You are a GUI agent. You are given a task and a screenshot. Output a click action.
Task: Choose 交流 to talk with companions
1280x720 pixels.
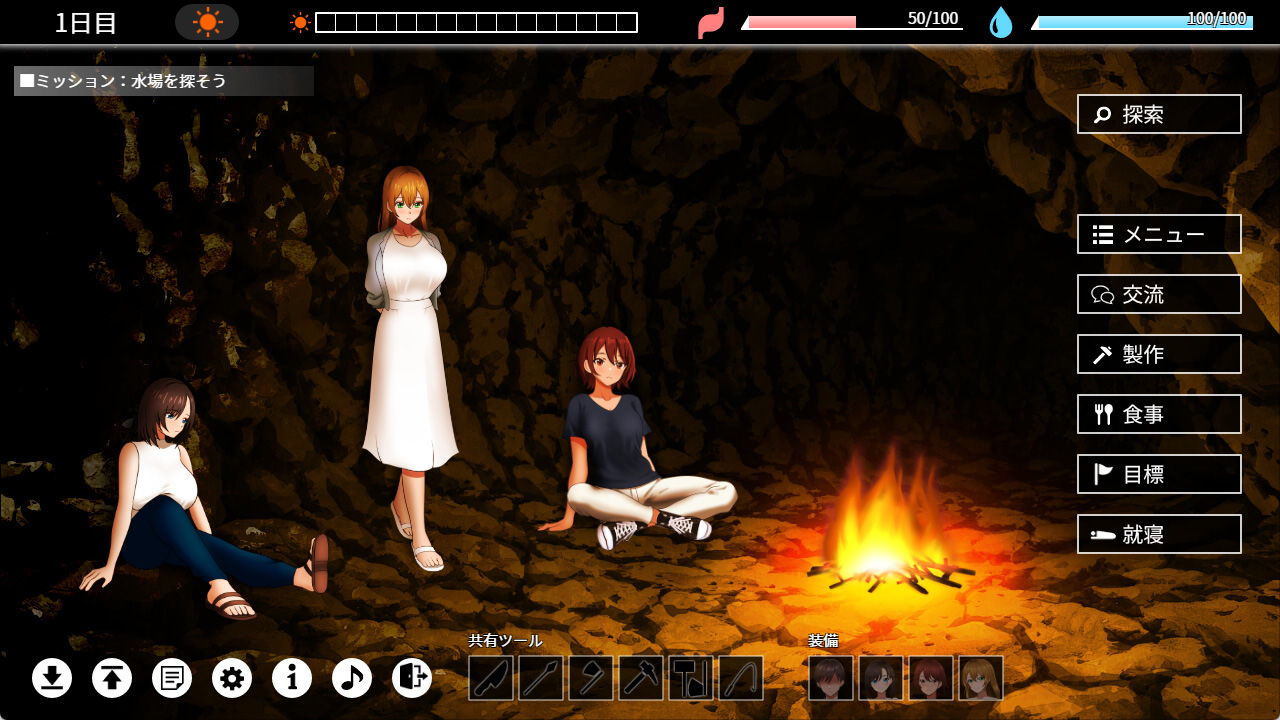pos(1159,294)
